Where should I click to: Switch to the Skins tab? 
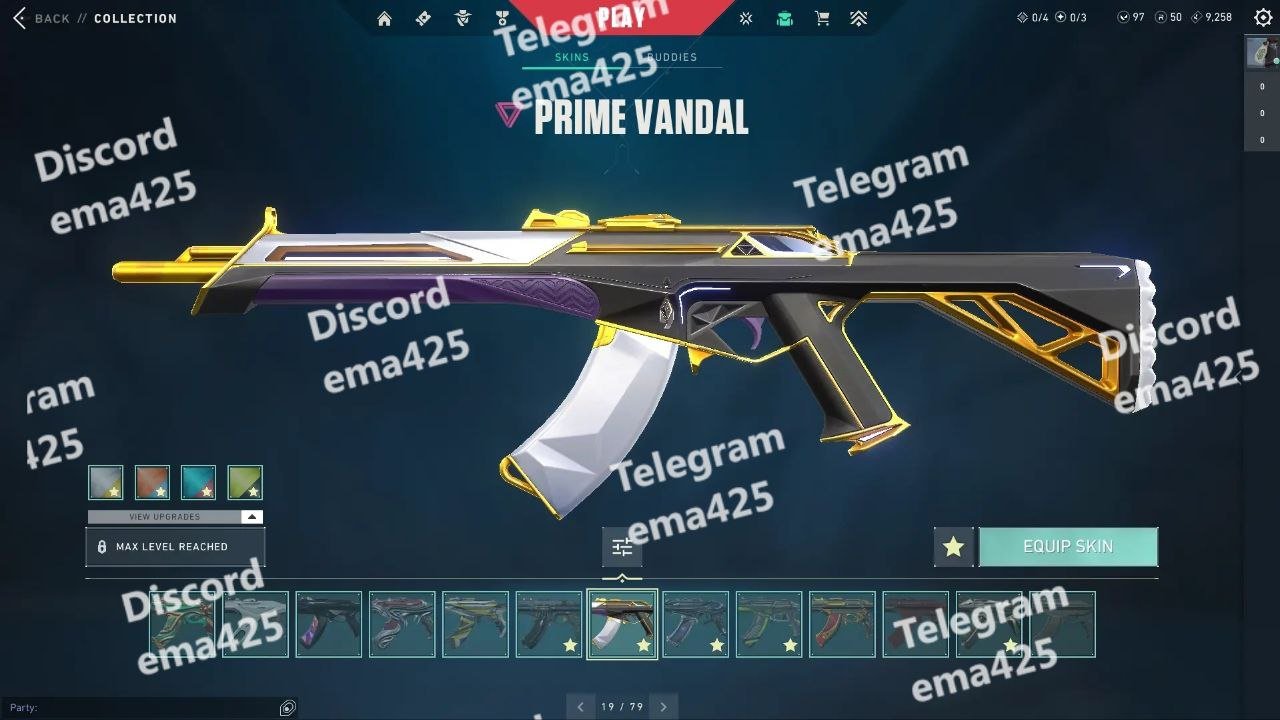(572, 57)
